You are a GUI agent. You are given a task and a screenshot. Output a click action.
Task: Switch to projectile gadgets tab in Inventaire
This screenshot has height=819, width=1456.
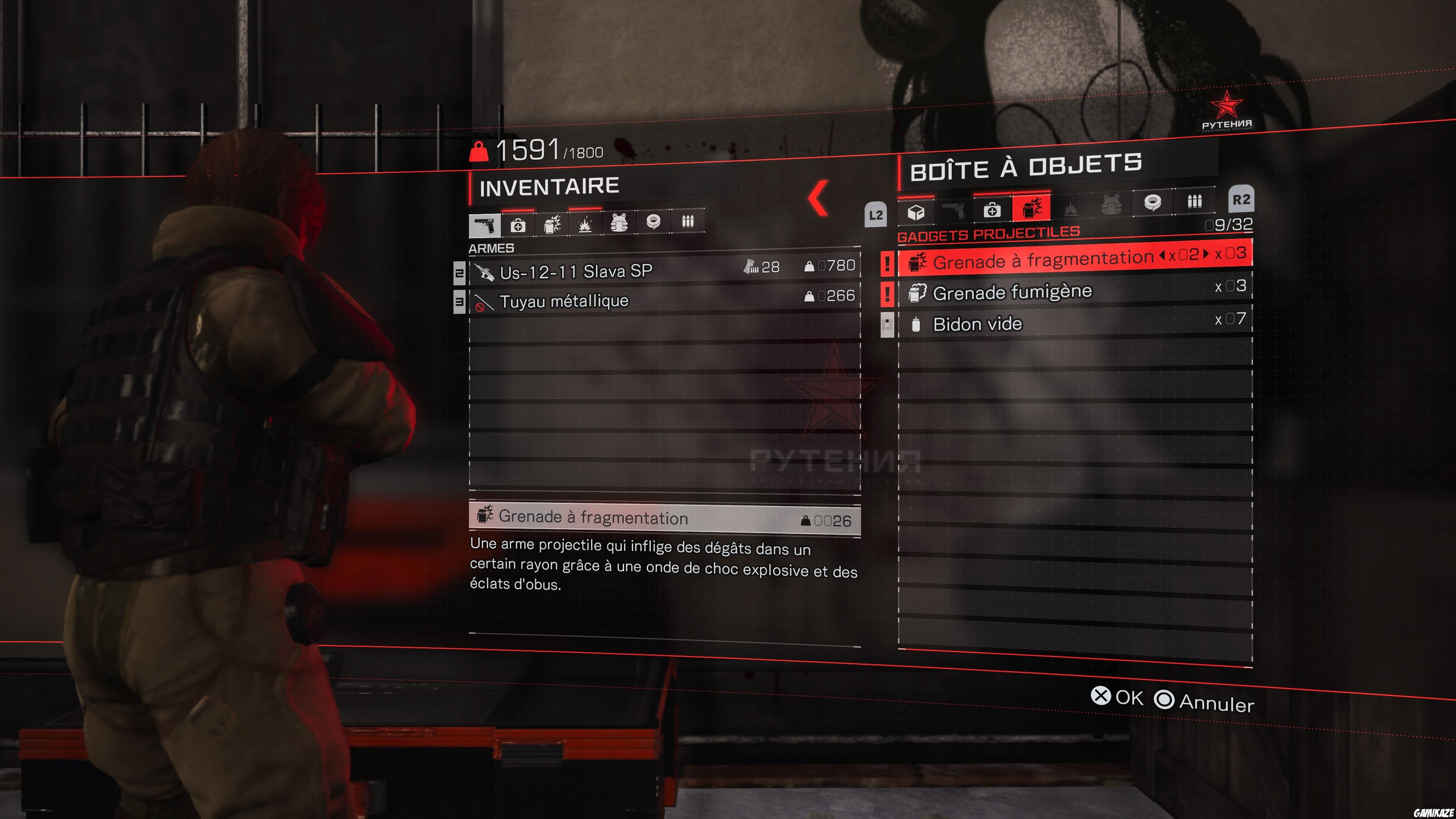552,224
